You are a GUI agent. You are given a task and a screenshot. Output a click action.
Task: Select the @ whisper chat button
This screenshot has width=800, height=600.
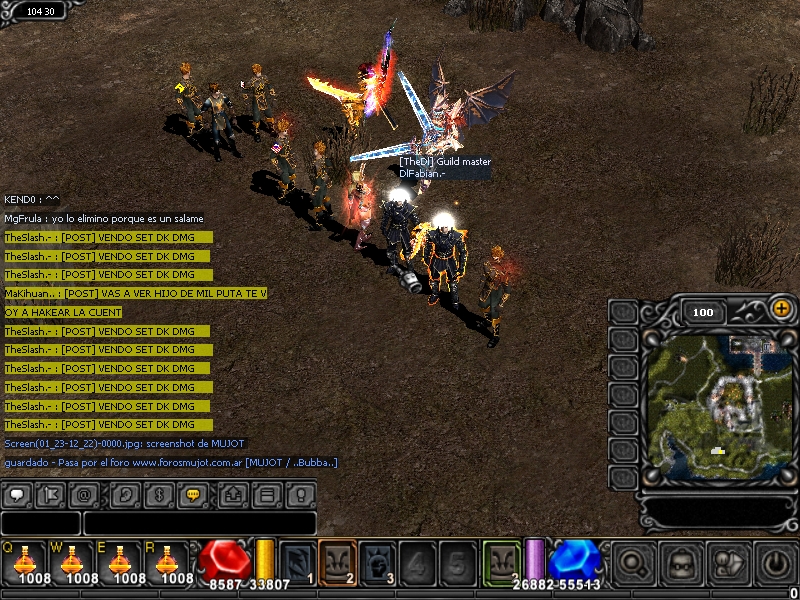coord(86,494)
